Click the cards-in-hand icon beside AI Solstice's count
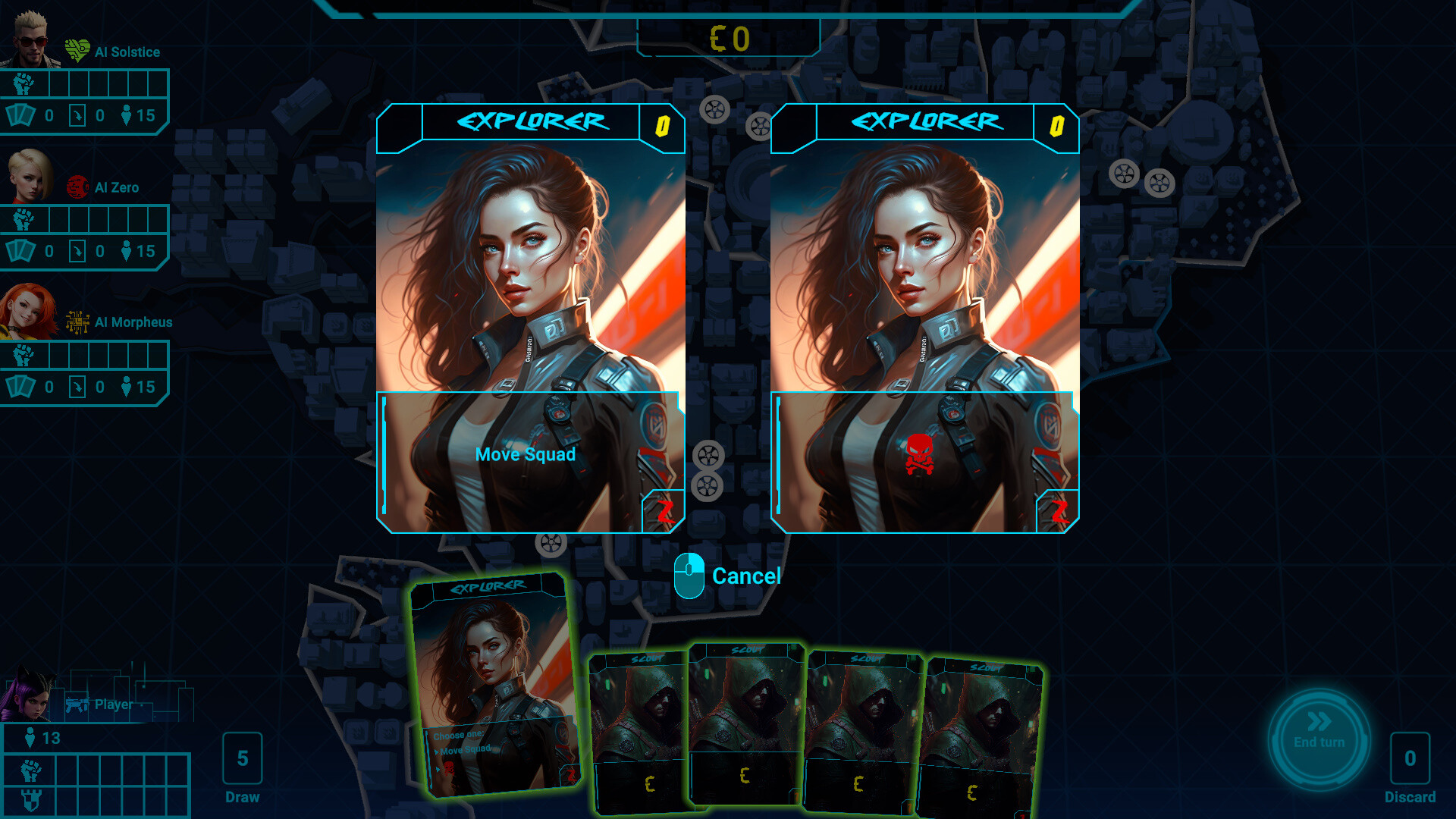The image size is (1456, 819). click(21, 115)
